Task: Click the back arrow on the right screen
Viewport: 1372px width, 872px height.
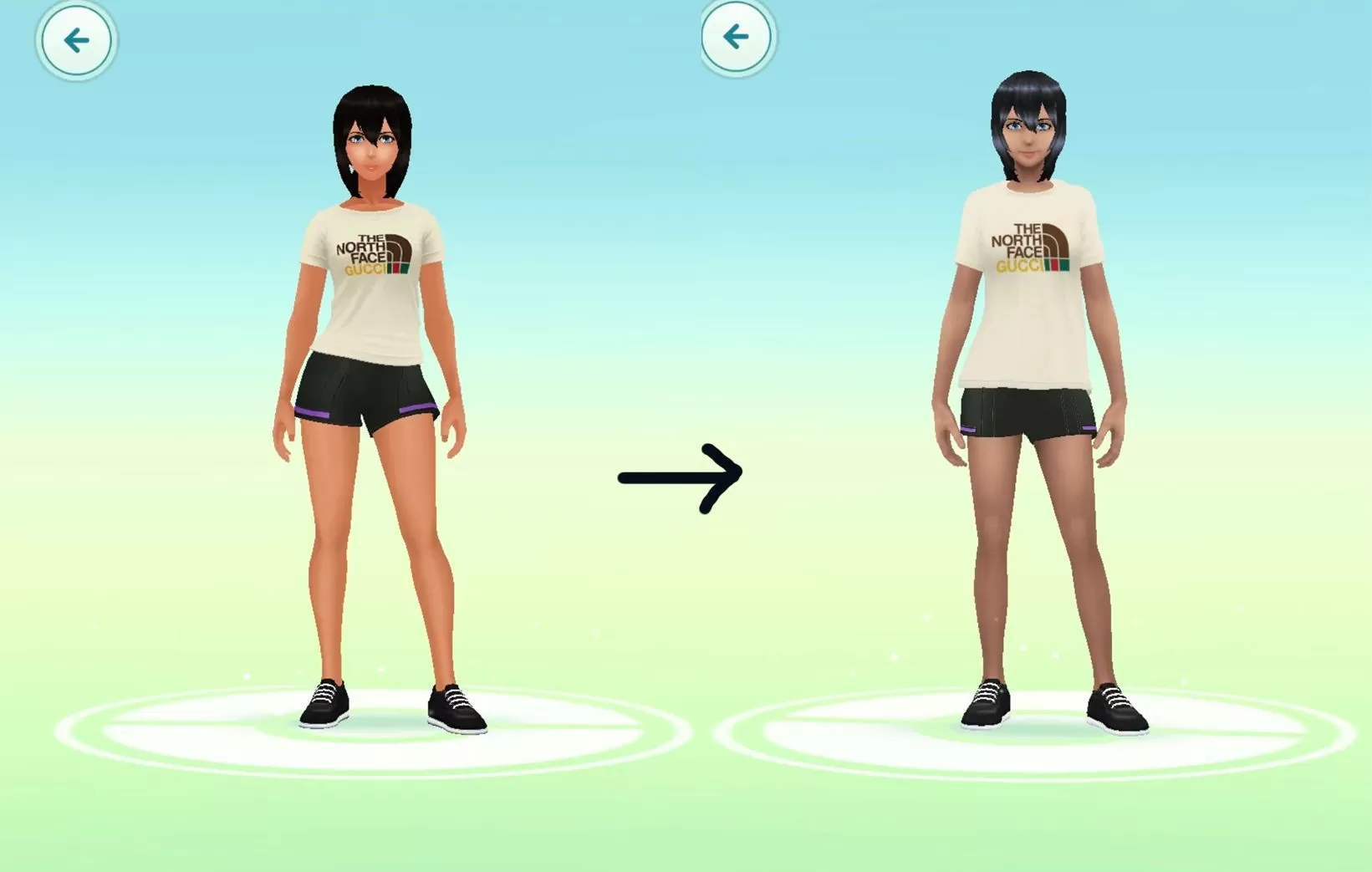Action: pos(737,38)
